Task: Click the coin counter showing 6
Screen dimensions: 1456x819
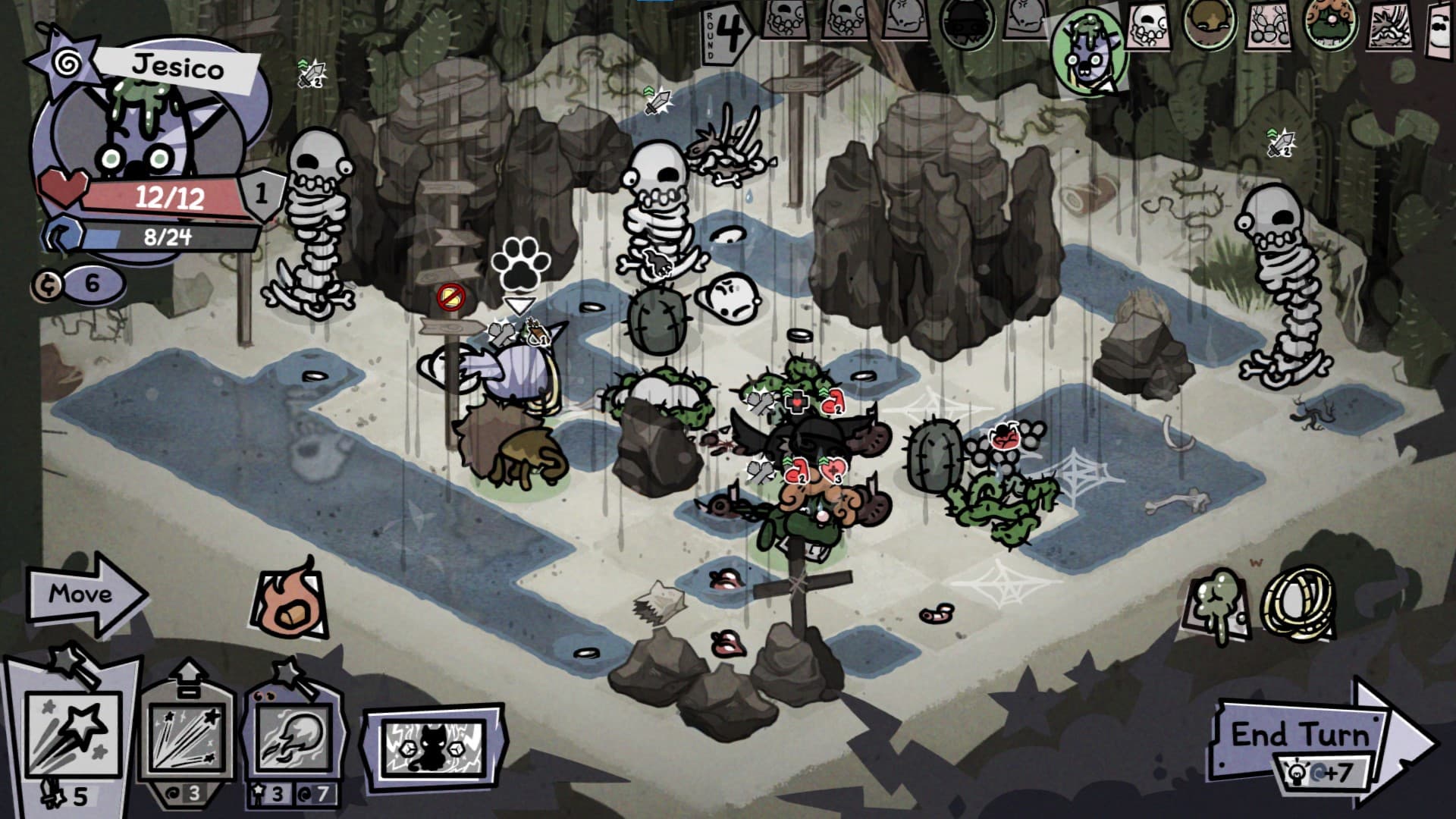Action: point(80,282)
